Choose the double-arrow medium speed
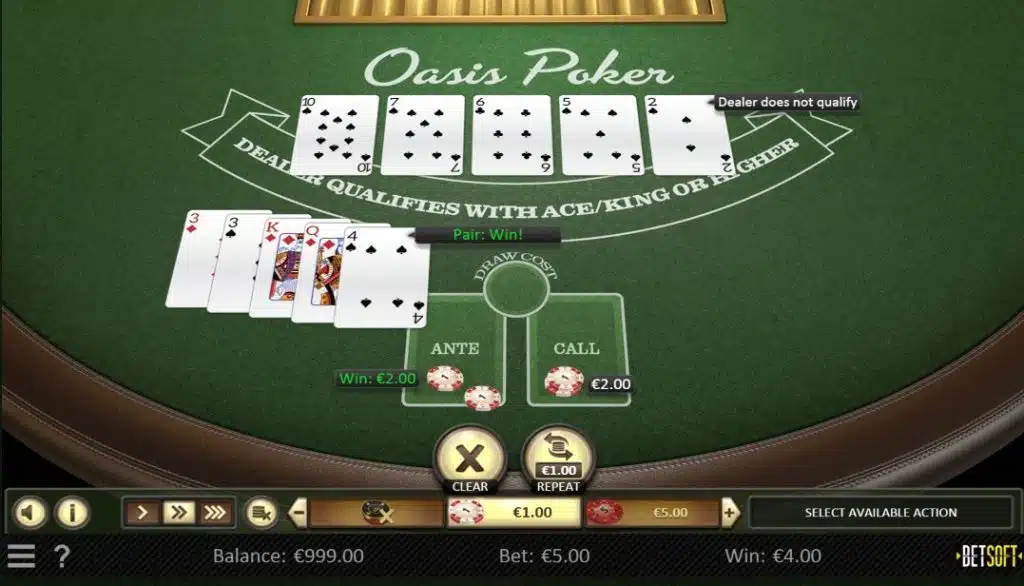1024x586 pixels. [179, 513]
